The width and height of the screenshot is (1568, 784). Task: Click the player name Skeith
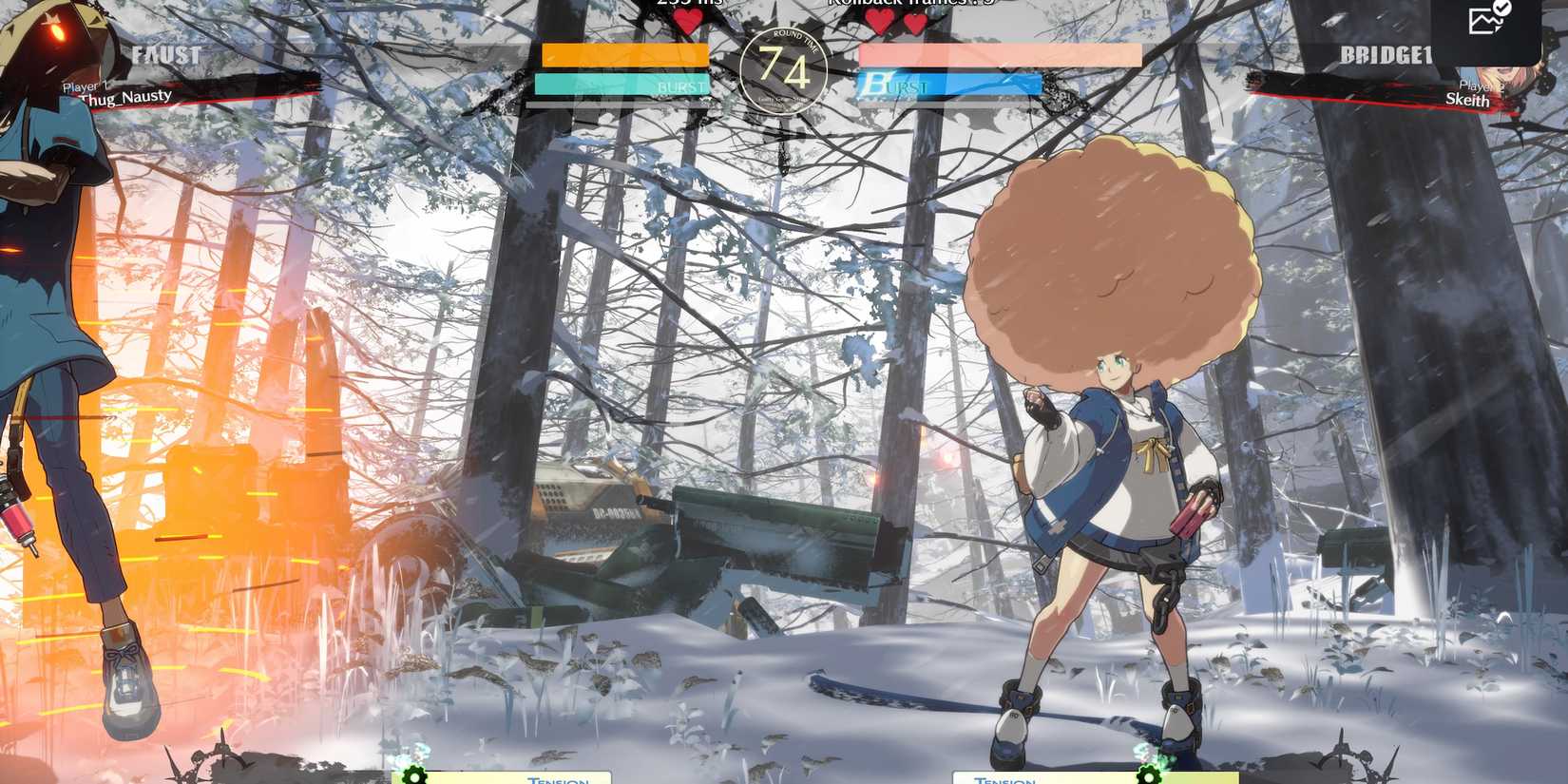click(x=1468, y=99)
